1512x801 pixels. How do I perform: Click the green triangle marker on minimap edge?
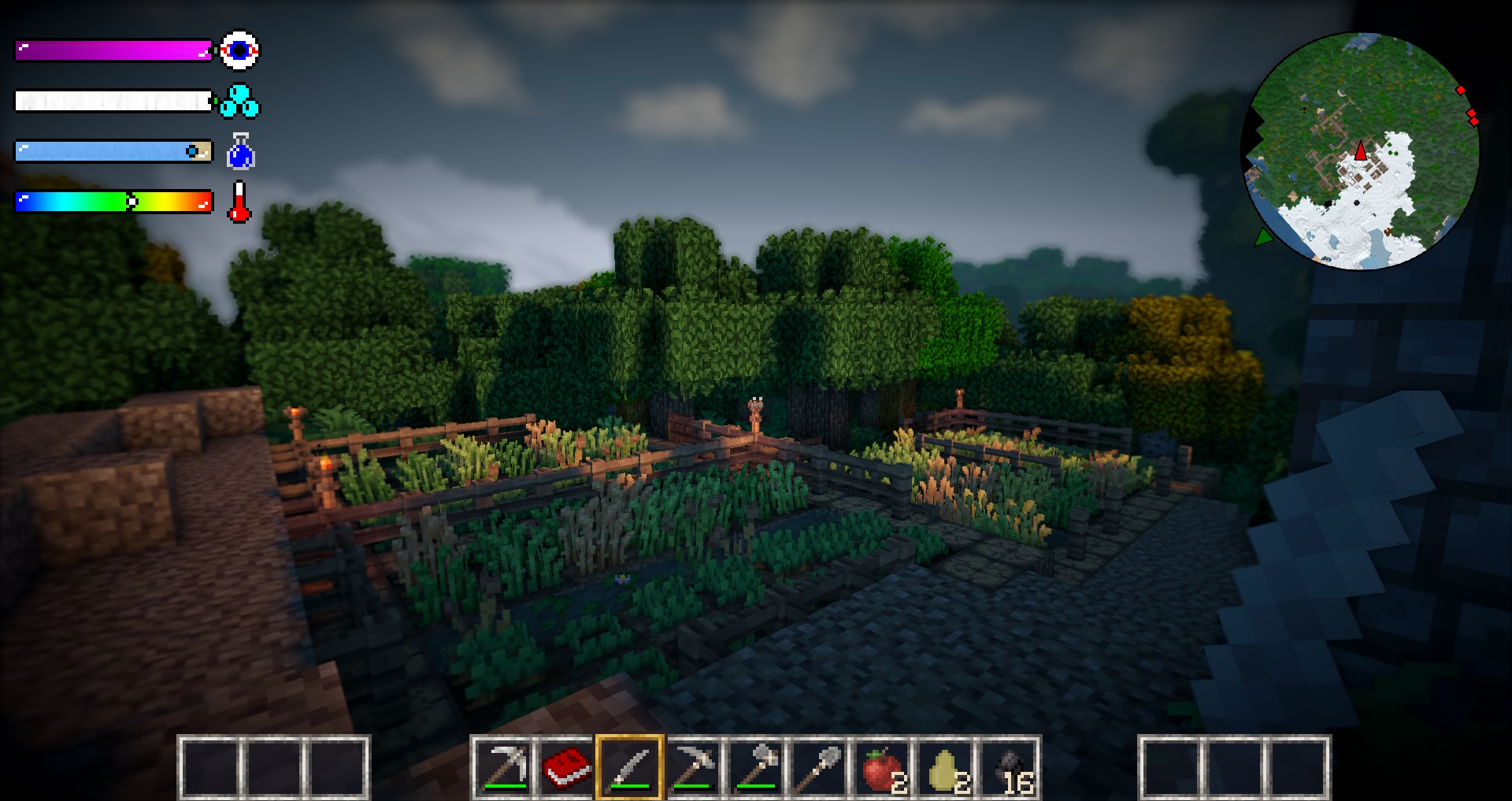[x=1263, y=237]
